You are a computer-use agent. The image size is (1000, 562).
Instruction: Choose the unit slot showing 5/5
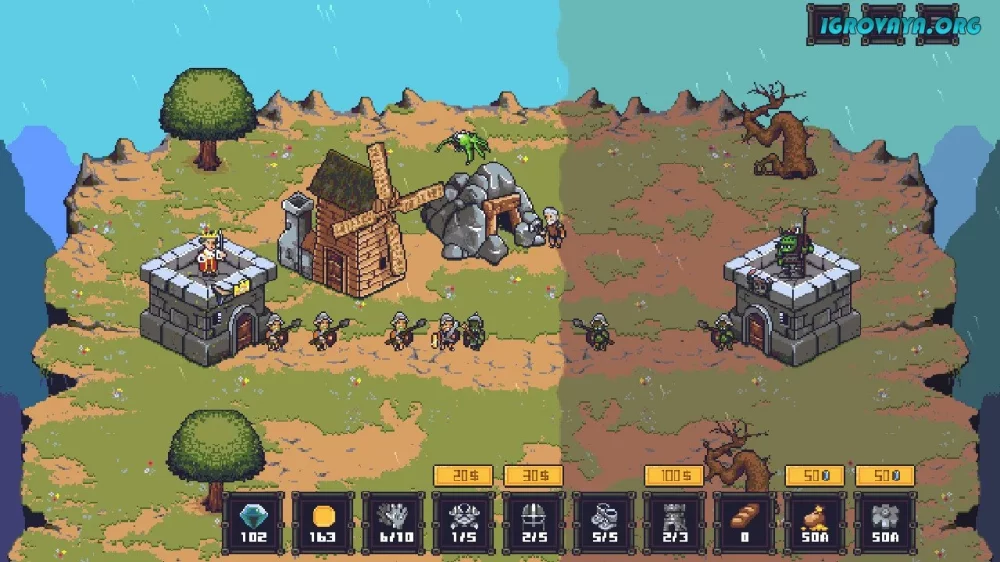tap(603, 522)
